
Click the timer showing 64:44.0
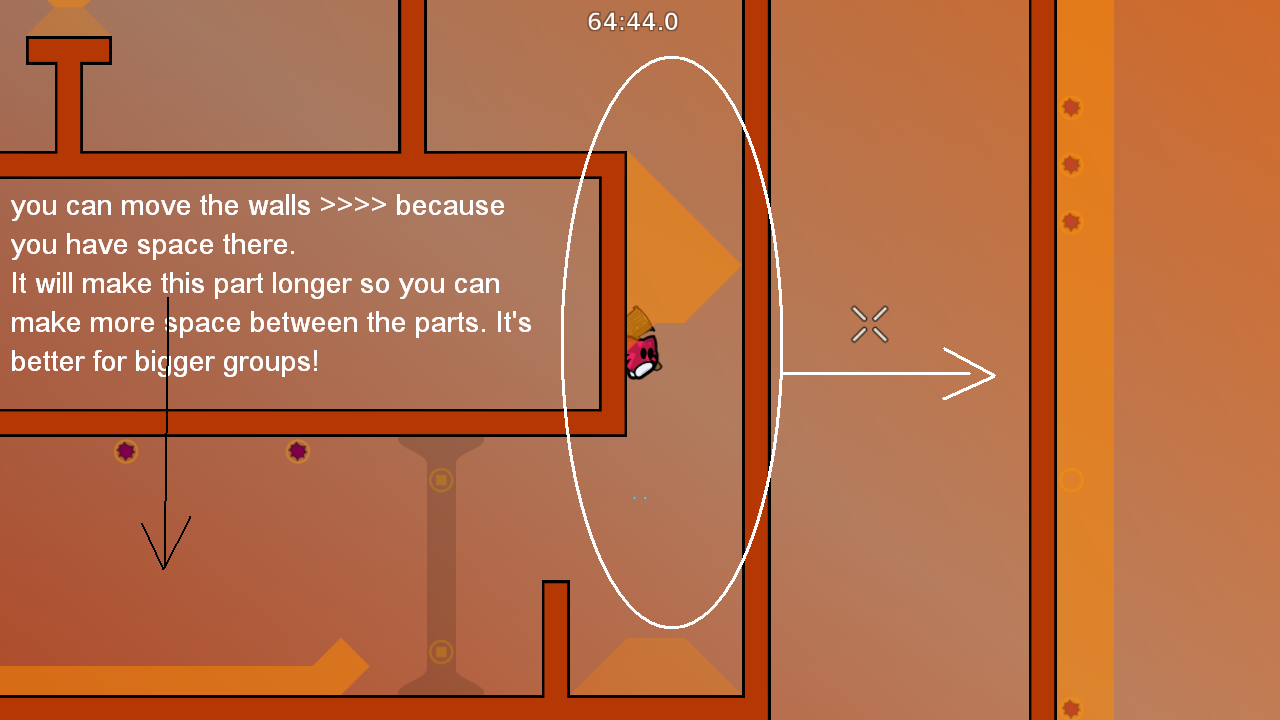(632, 21)
